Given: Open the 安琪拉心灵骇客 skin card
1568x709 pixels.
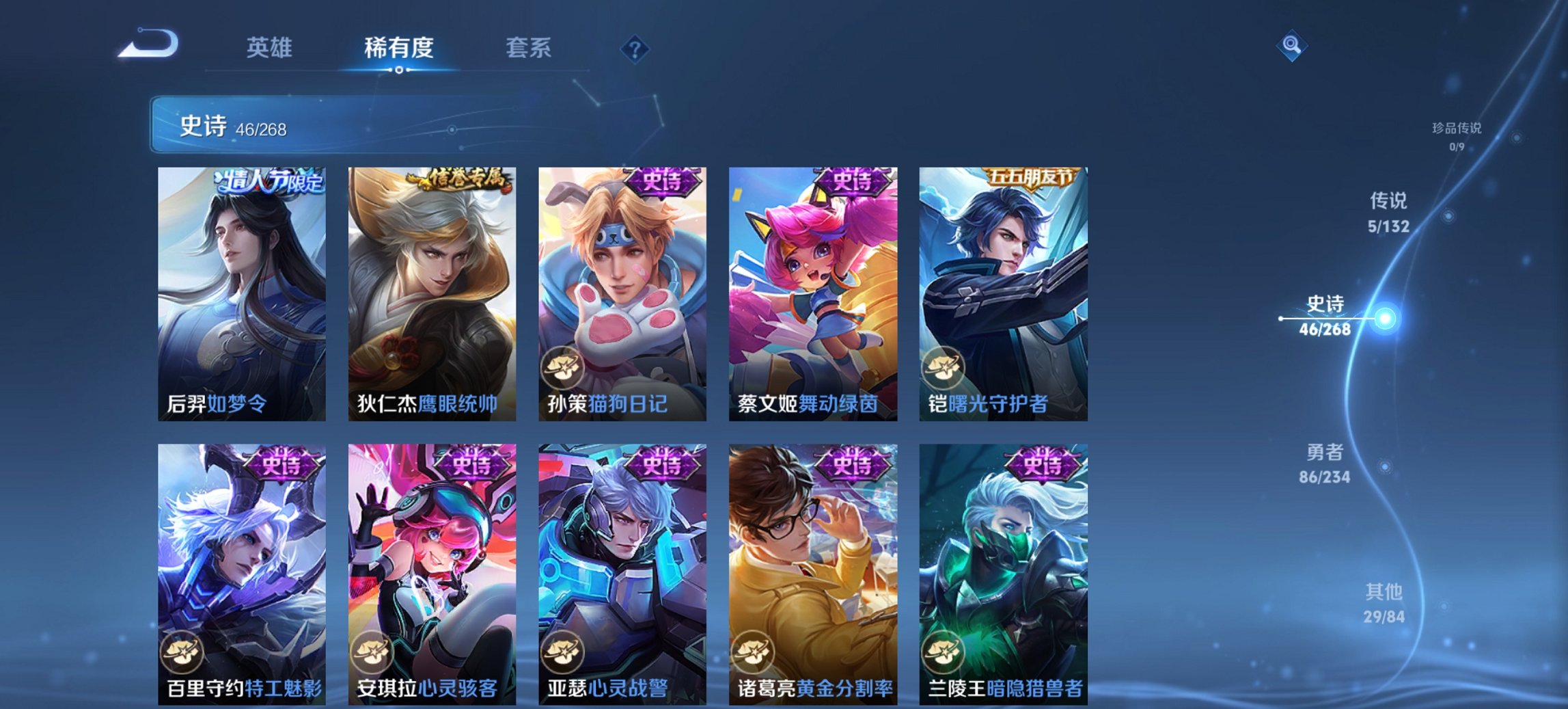Looking at the screenshot, I should tap(432, 567).
